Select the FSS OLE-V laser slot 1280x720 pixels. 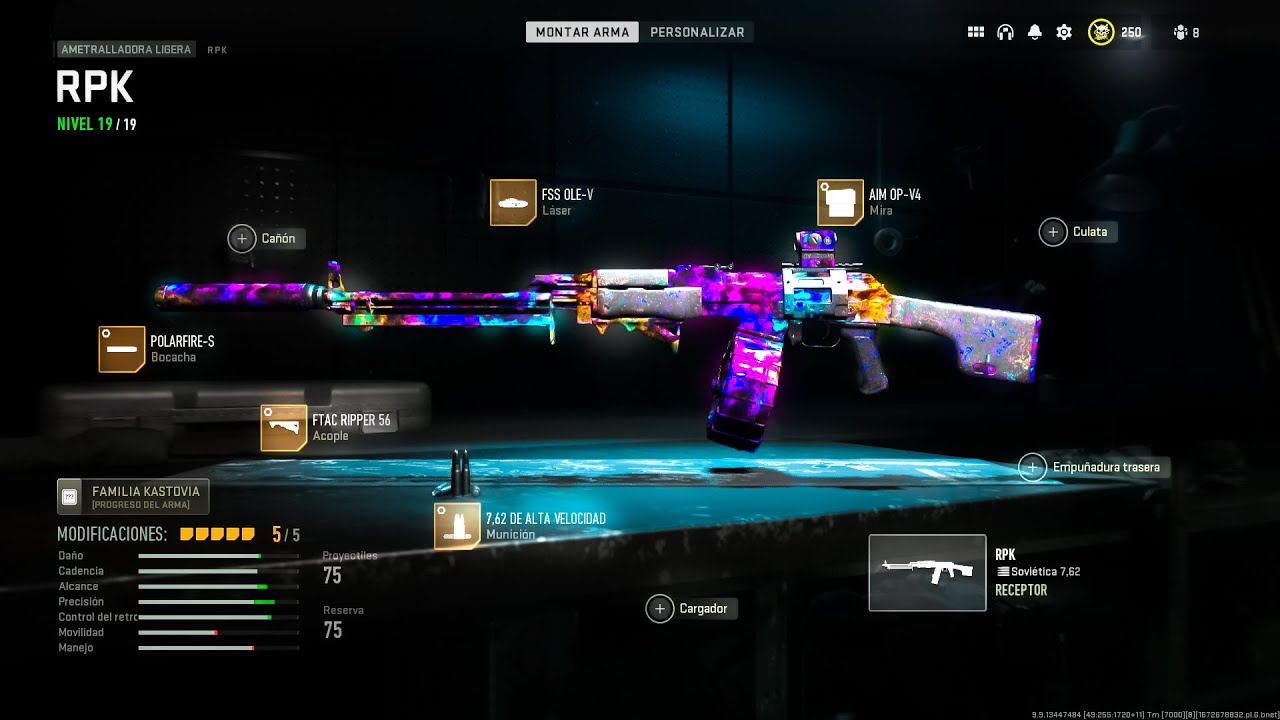513,202
